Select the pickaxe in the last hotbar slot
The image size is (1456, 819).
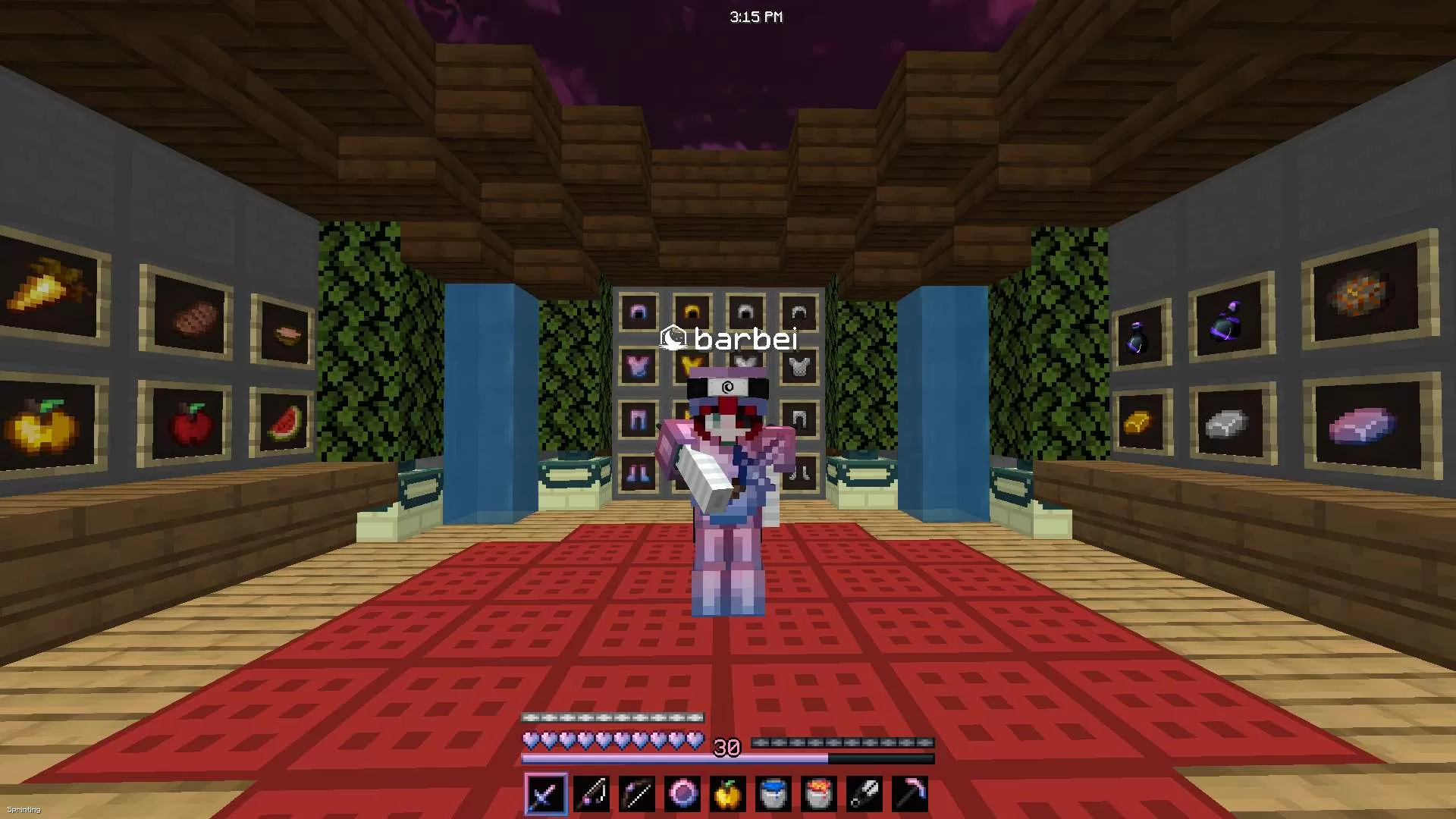tap(909, 792)
